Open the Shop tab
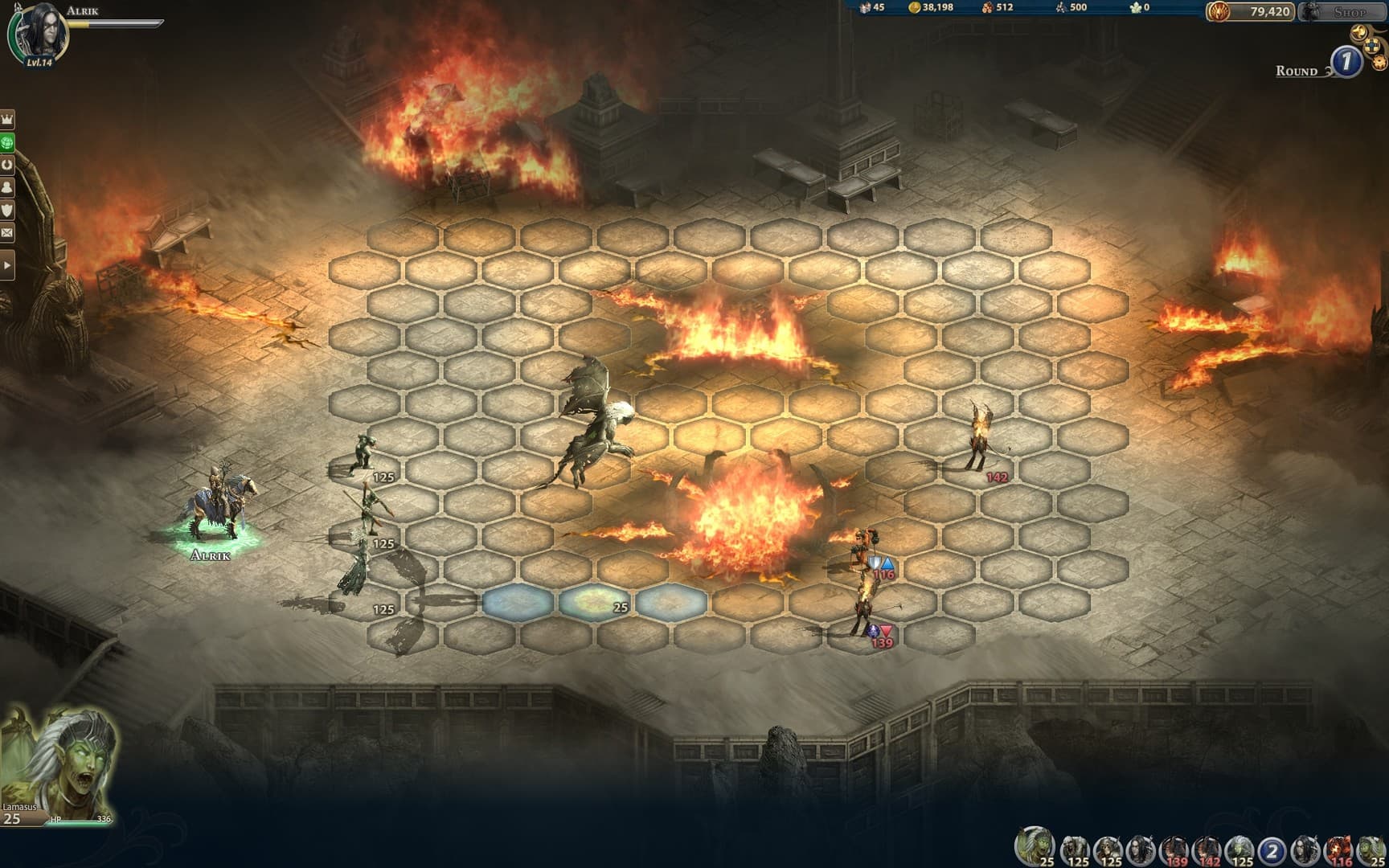The image size is (1389, 868). tap(1350, 12)
